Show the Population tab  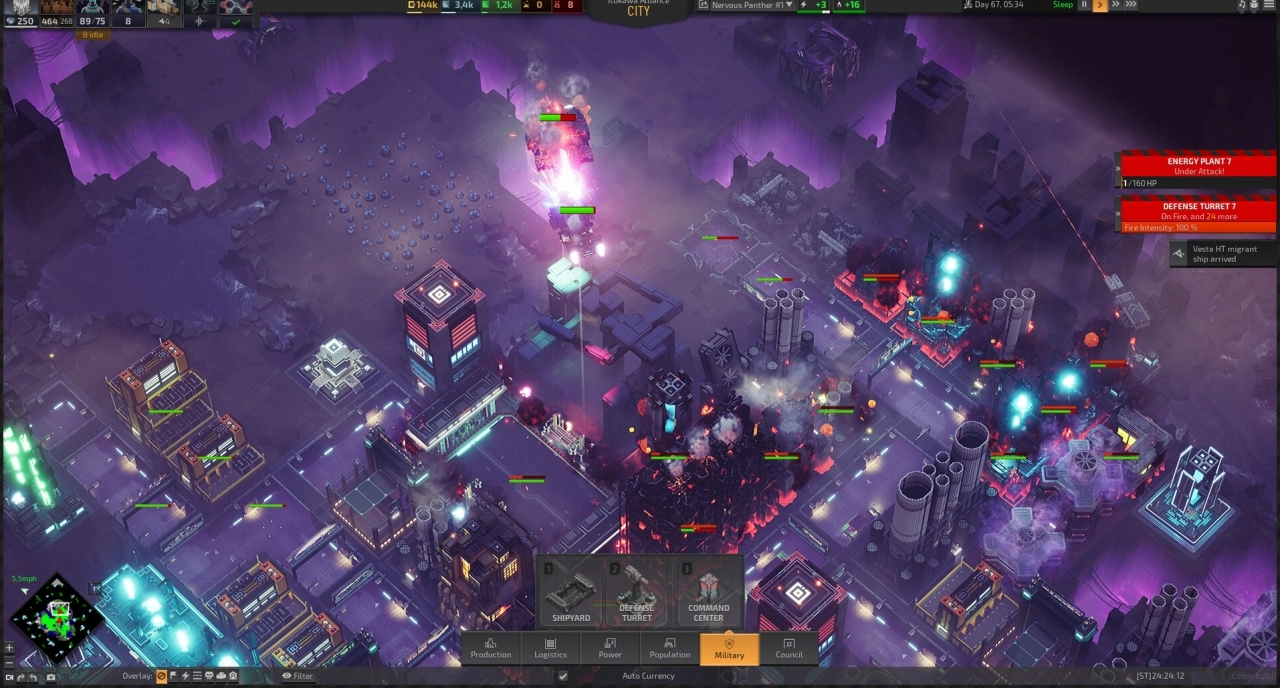[x=669, y=649]
